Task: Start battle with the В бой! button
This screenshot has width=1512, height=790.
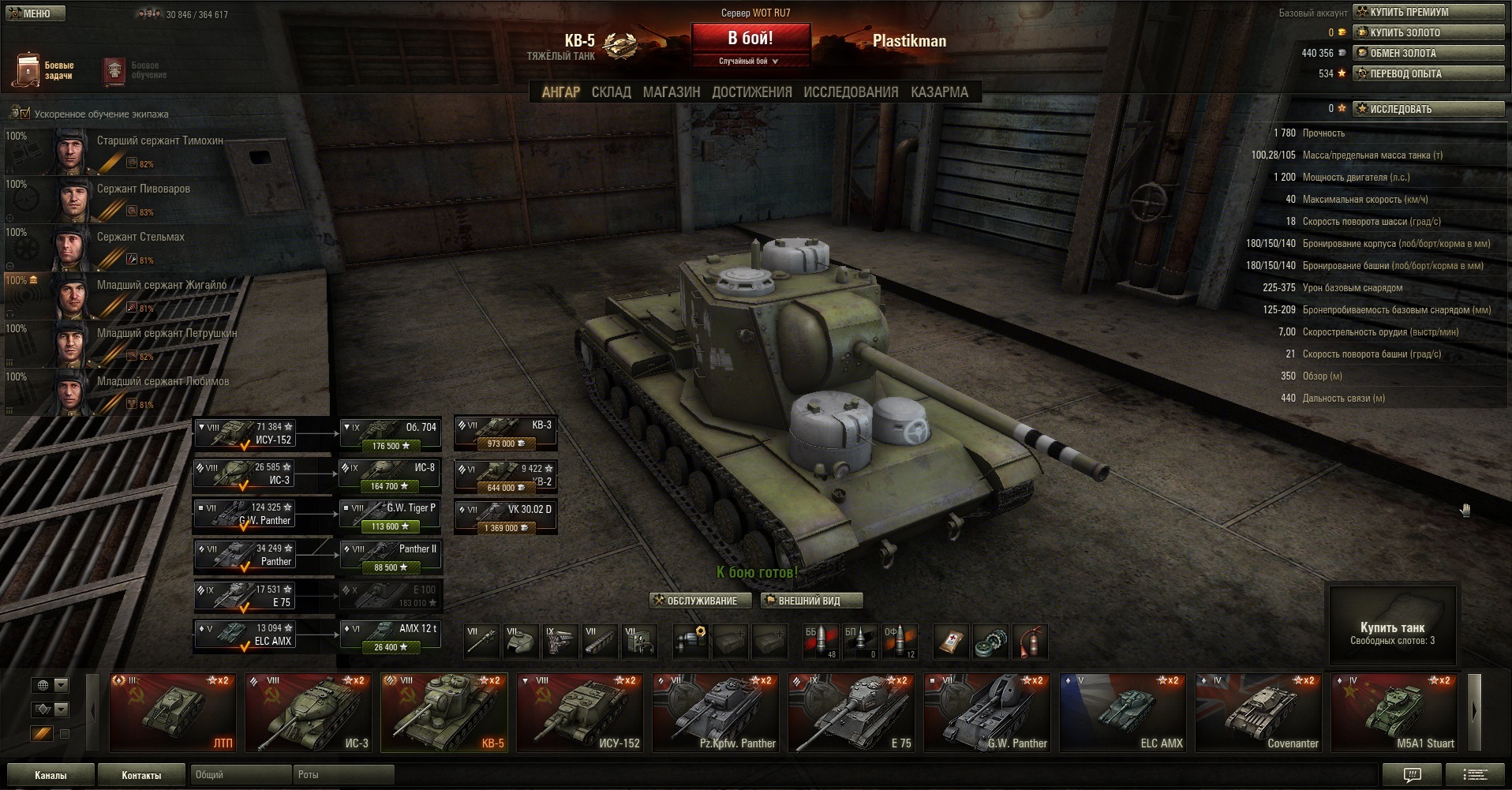Action: [x=750, y=39]
